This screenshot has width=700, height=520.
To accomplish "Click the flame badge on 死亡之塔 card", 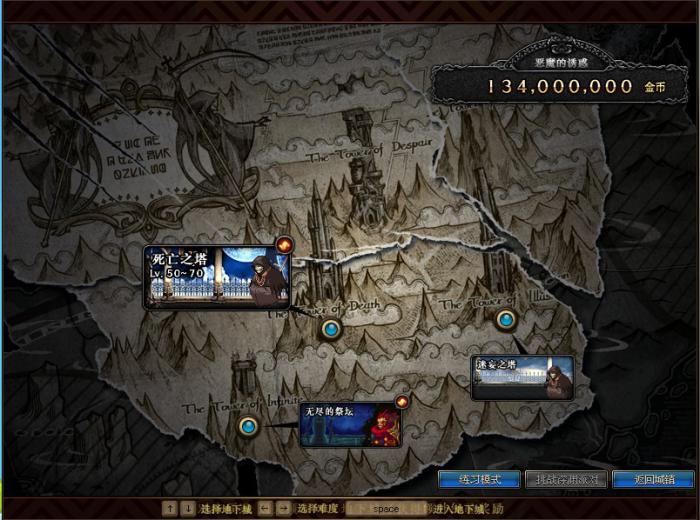I will (284, 244).
